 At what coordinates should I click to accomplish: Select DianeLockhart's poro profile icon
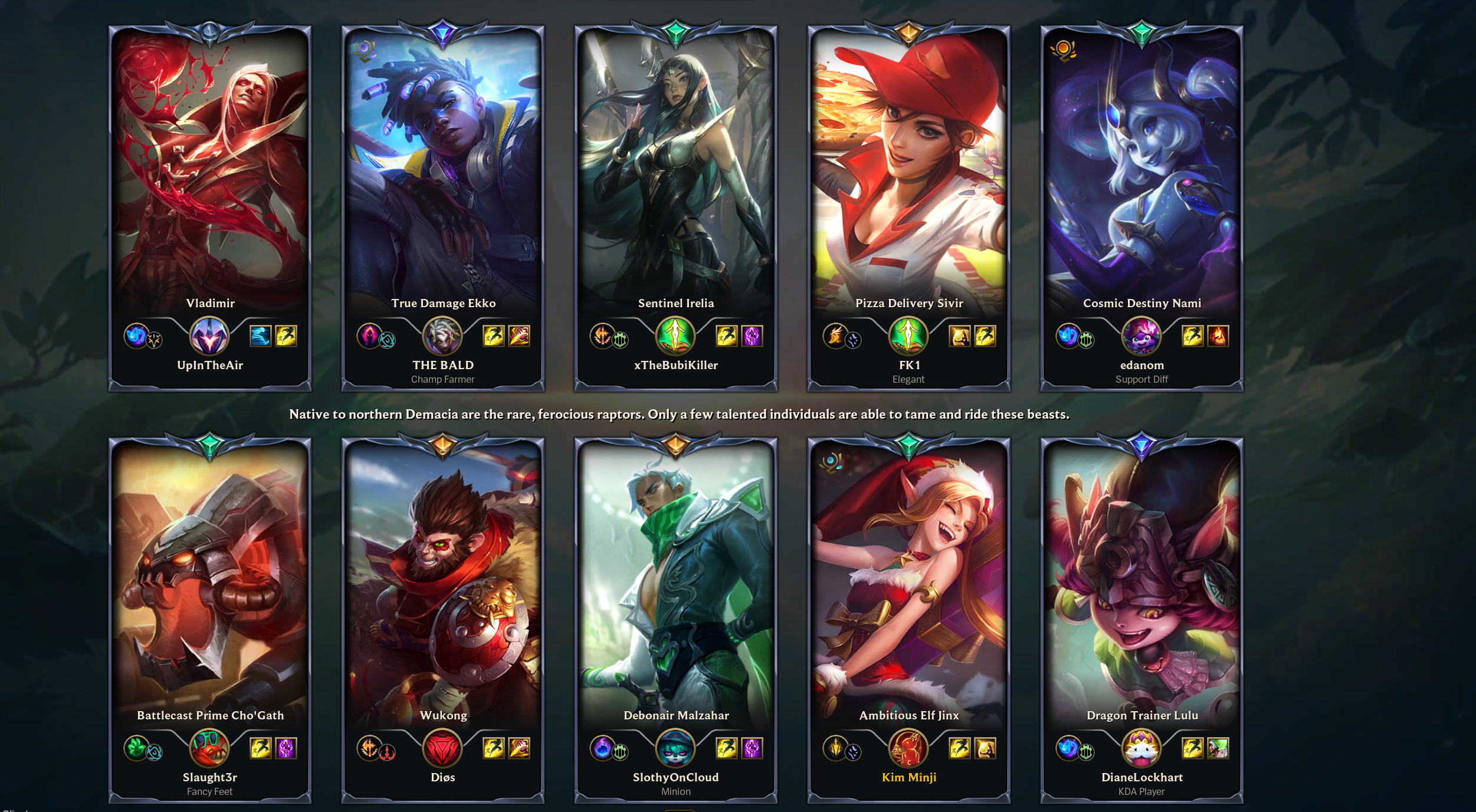coord(1142,748)
